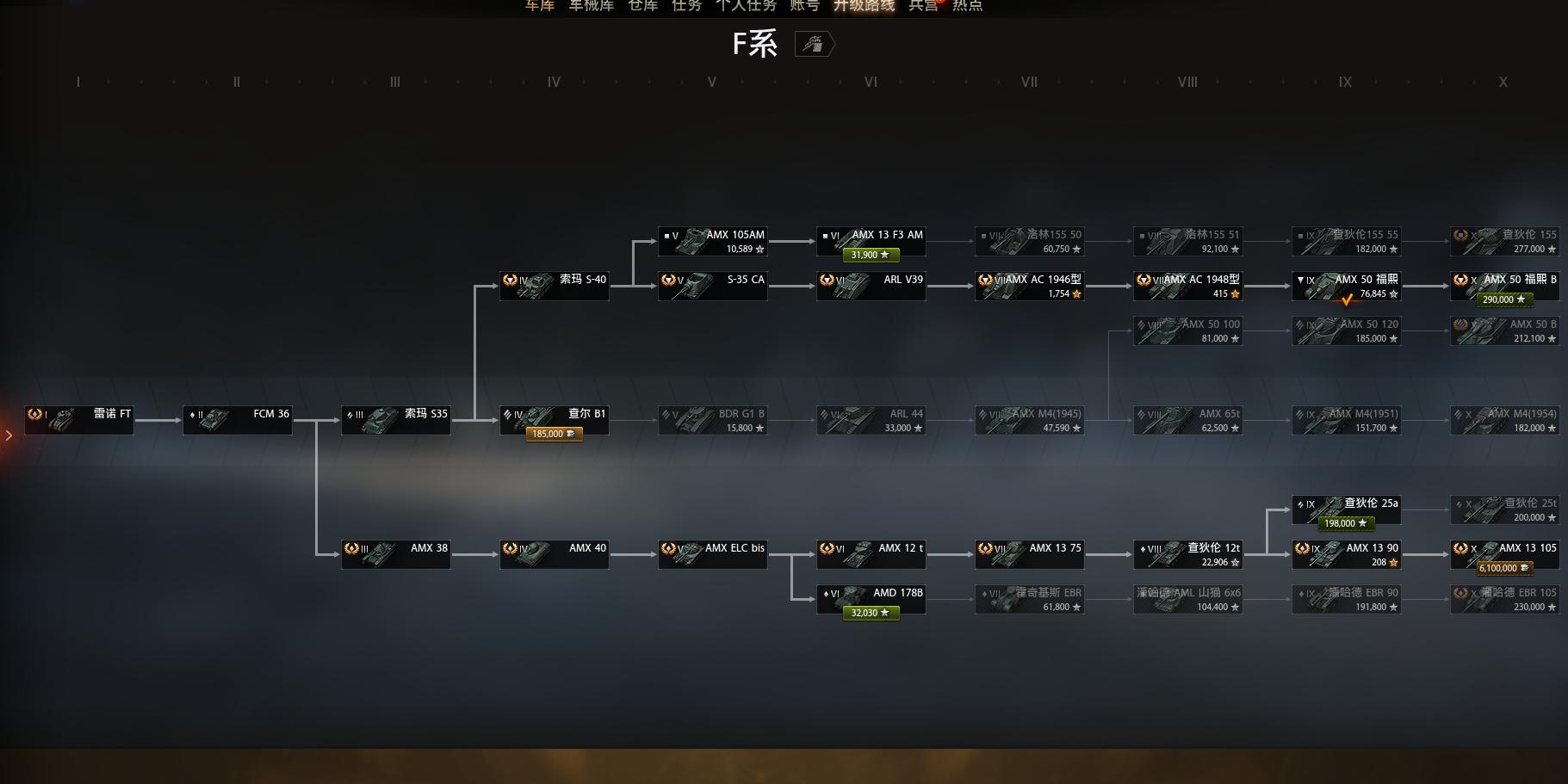Open the 车库 menu item

click(538, 6)
